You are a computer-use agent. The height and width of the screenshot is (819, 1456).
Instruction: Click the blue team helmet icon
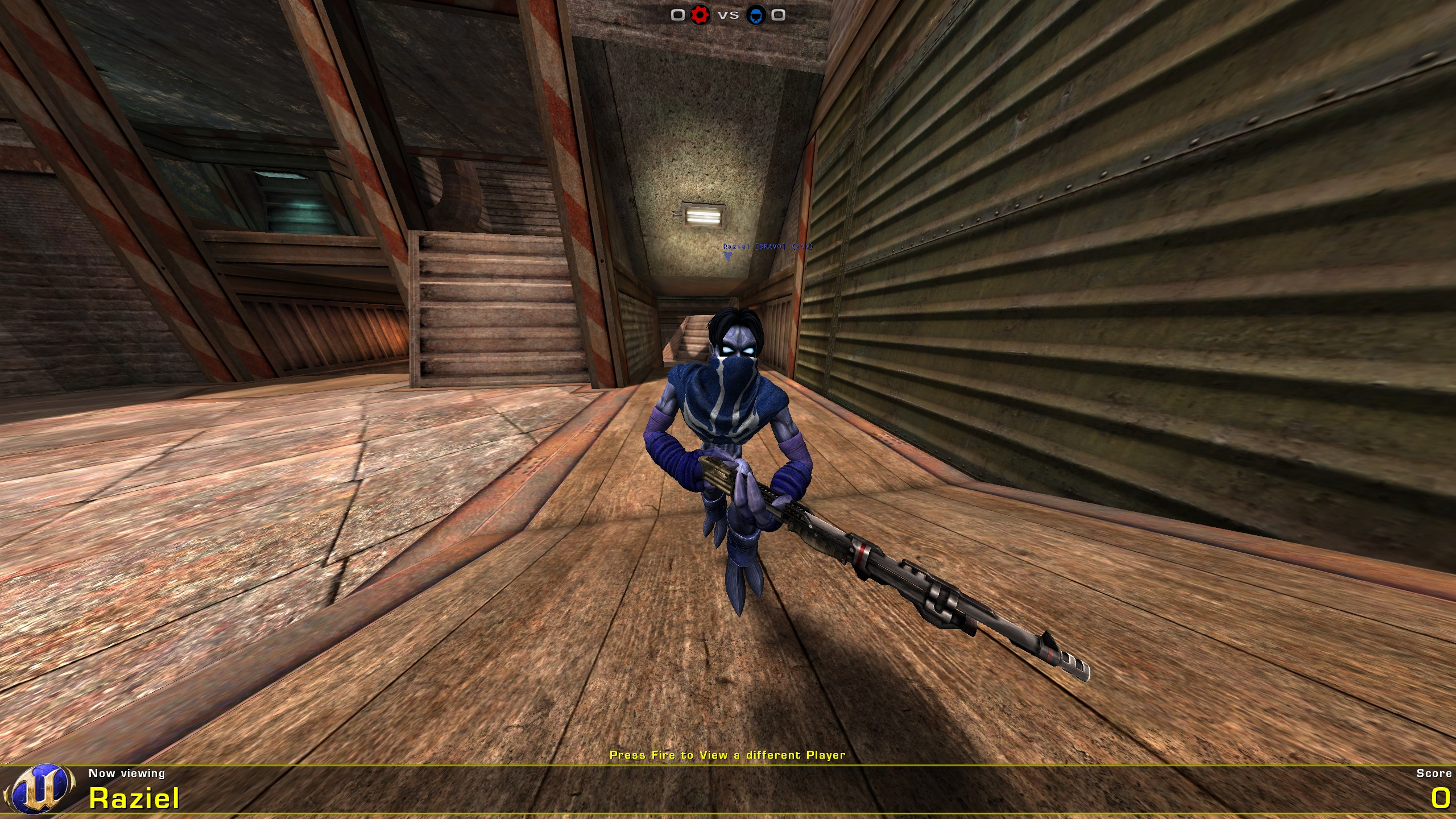(756, 15)
